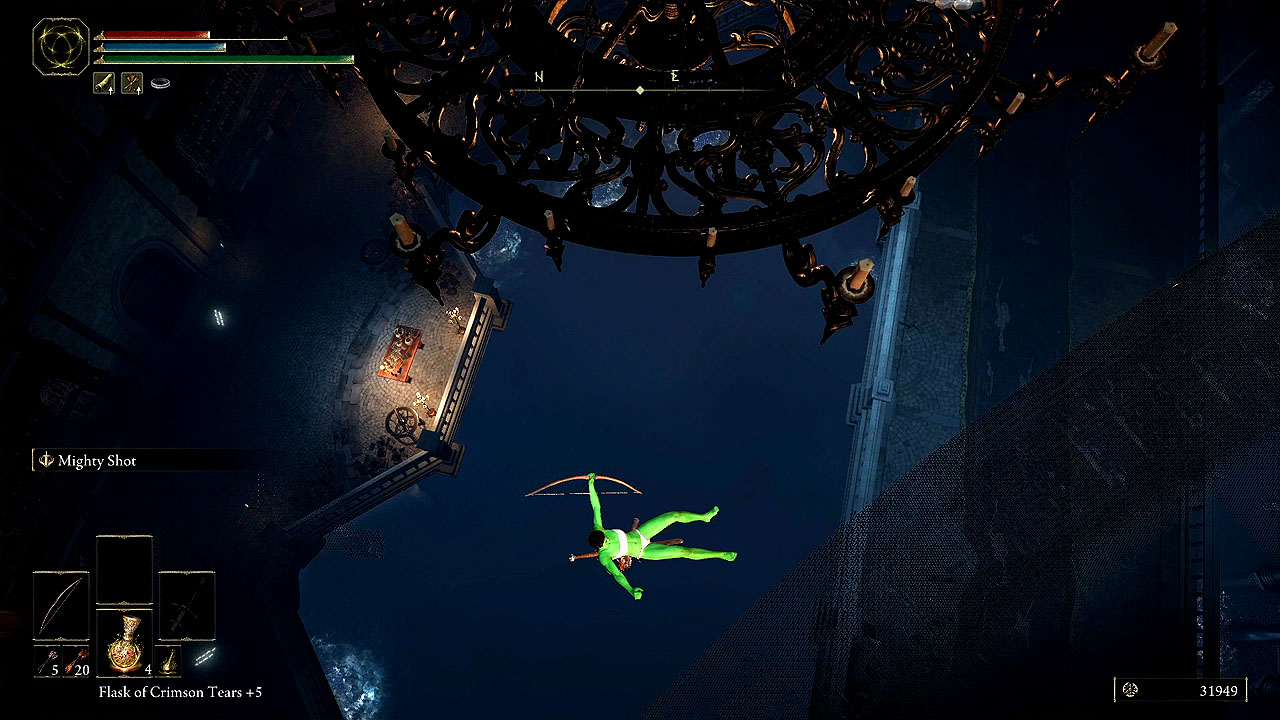Click the crossed arrows buff icon
The height and width of the screenshot is (720, 1280).
[x=132, y=83]
